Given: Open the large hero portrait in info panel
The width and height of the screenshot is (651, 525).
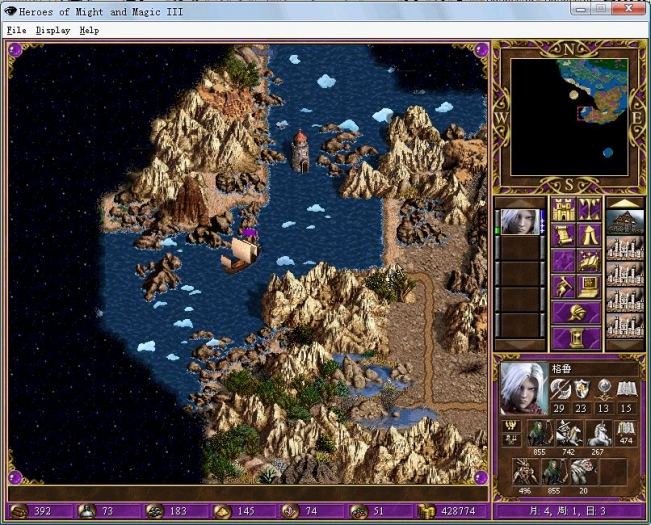Looking at the screenshot, I should (x=522, y=388).
